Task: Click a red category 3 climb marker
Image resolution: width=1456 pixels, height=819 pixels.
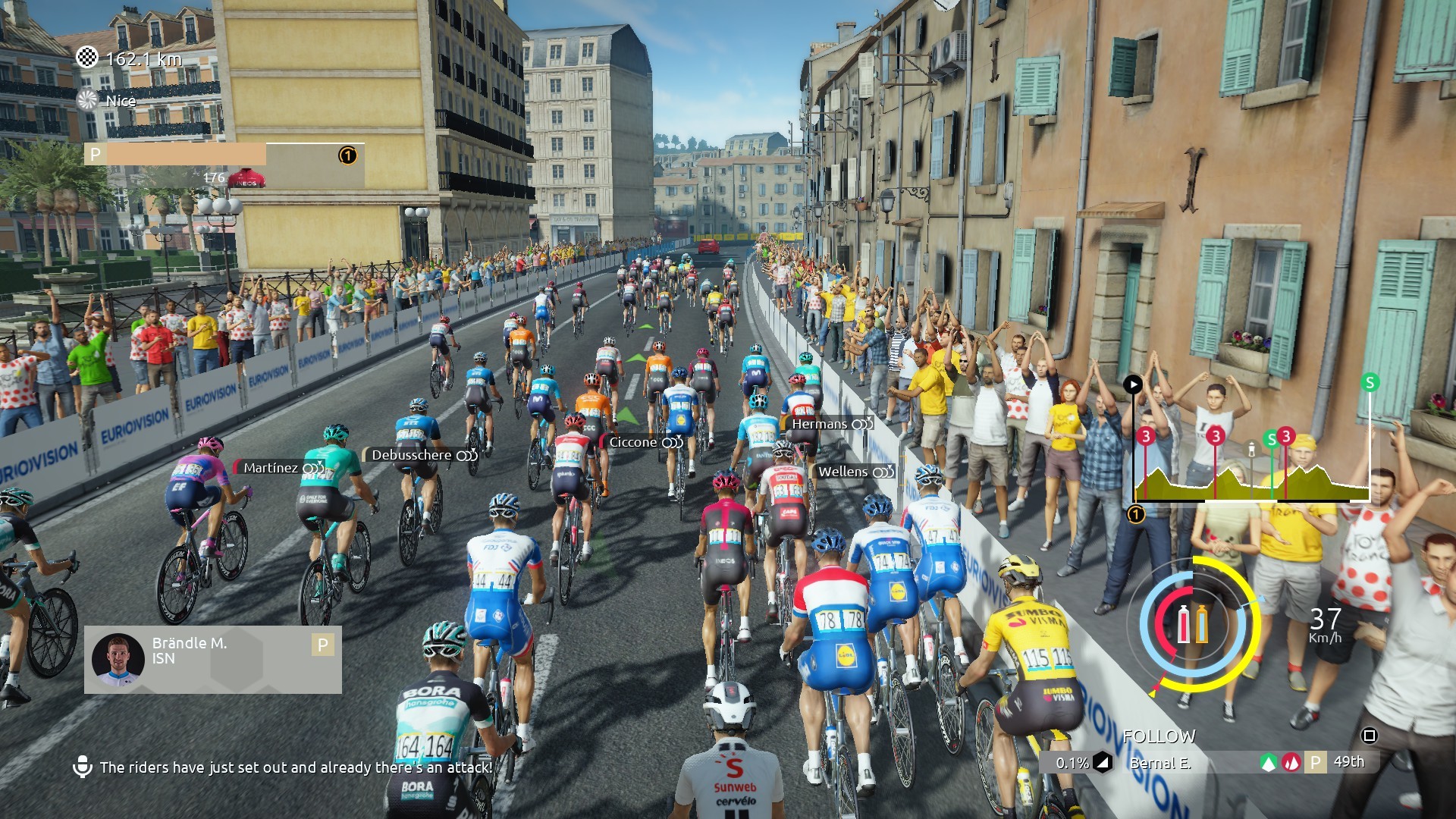Action: click(1145, 437)
